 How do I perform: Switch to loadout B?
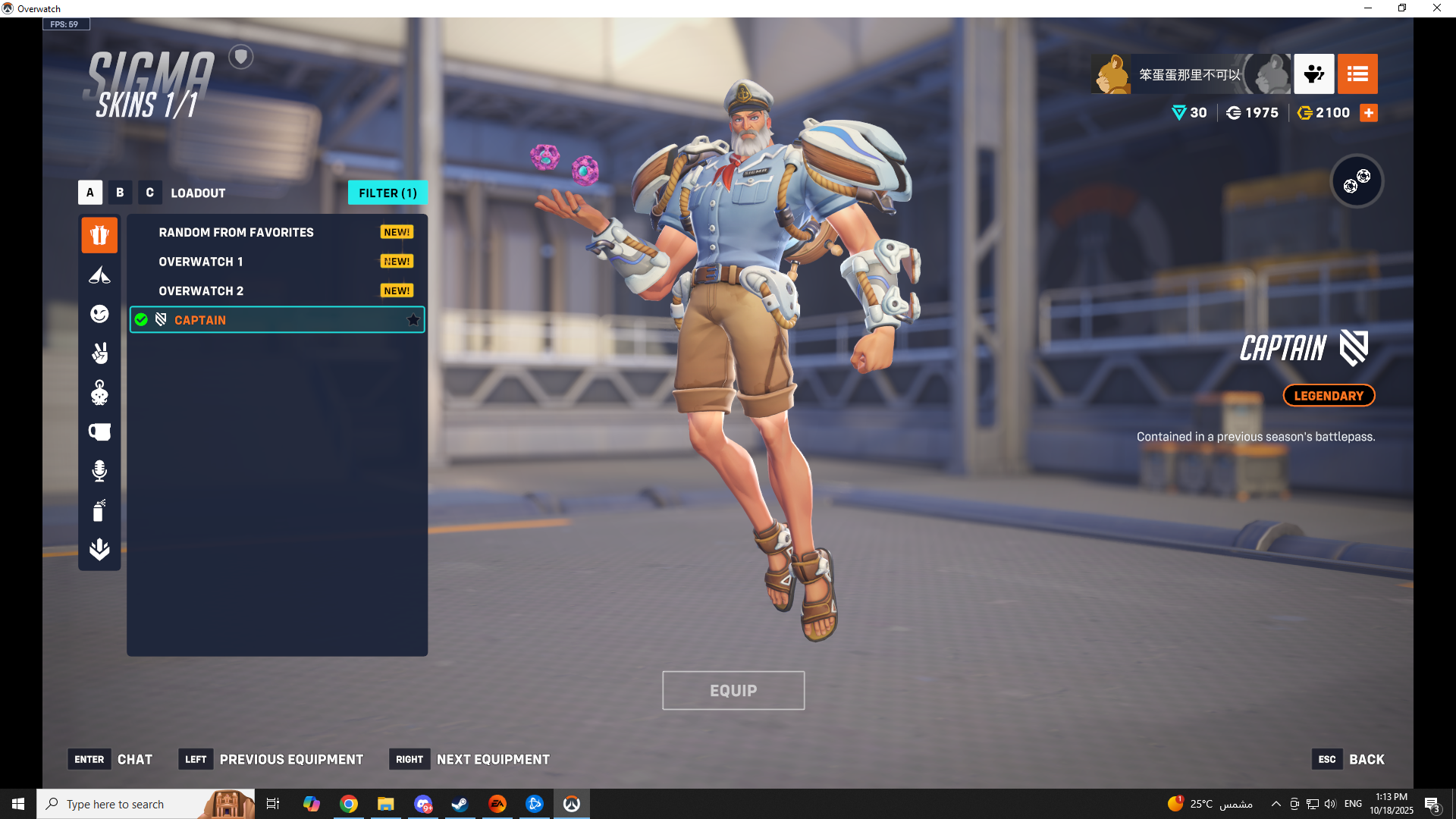point(120,193)
